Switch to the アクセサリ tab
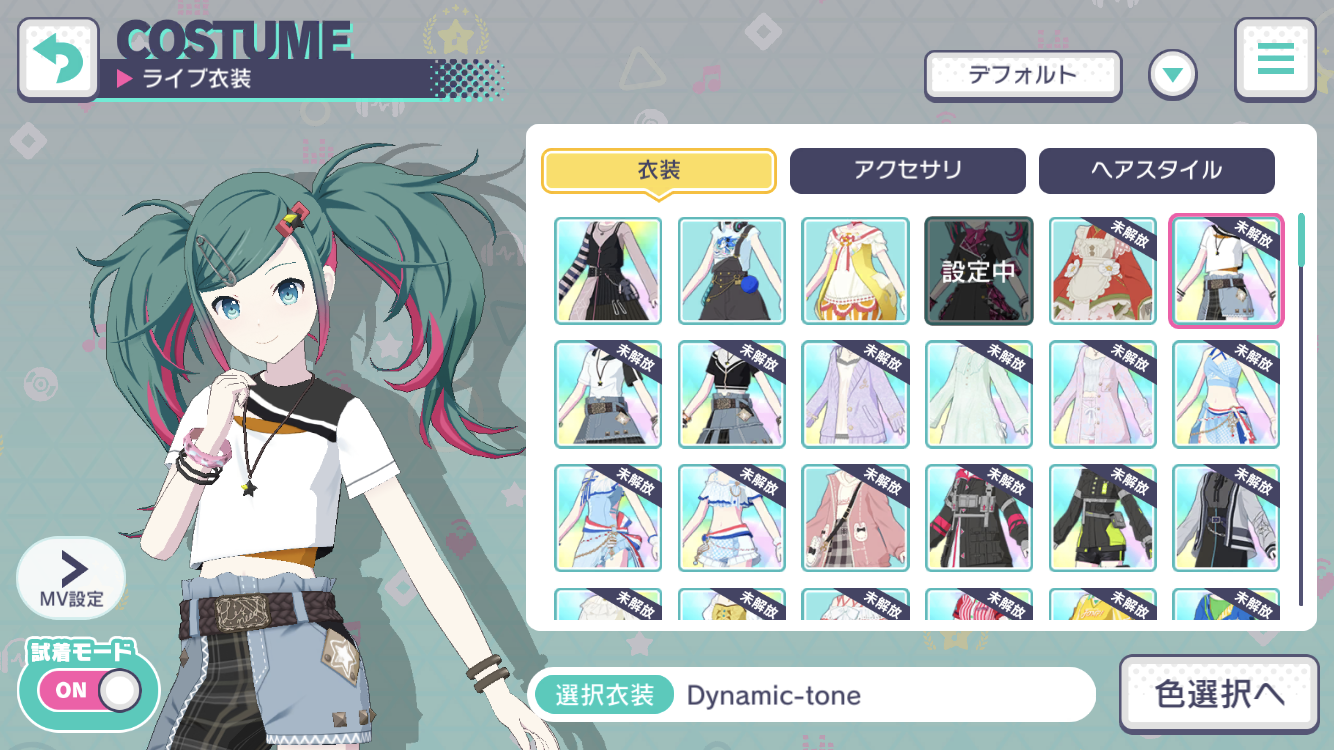 907,171
